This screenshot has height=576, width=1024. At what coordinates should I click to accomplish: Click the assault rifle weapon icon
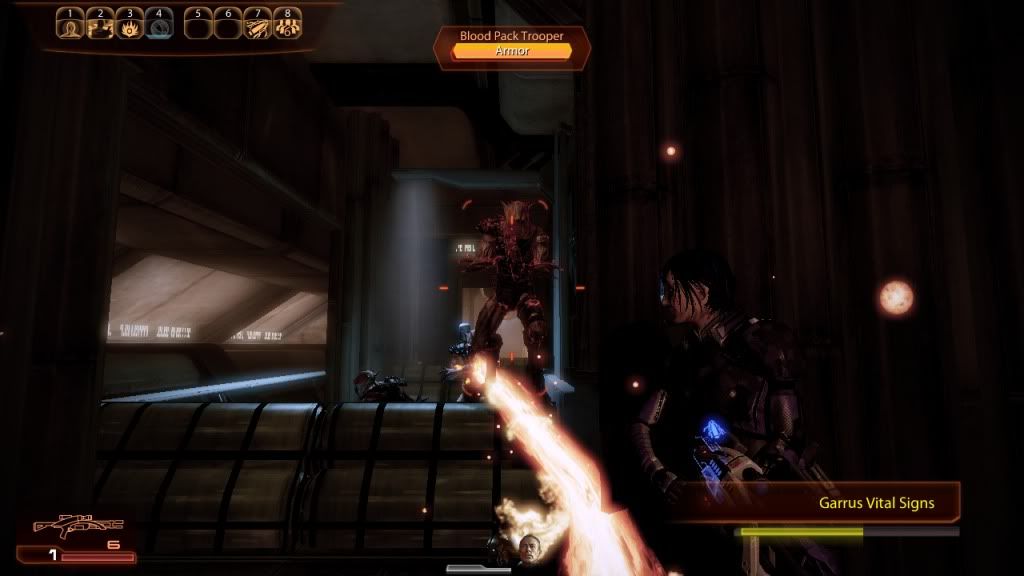(77, 525)
